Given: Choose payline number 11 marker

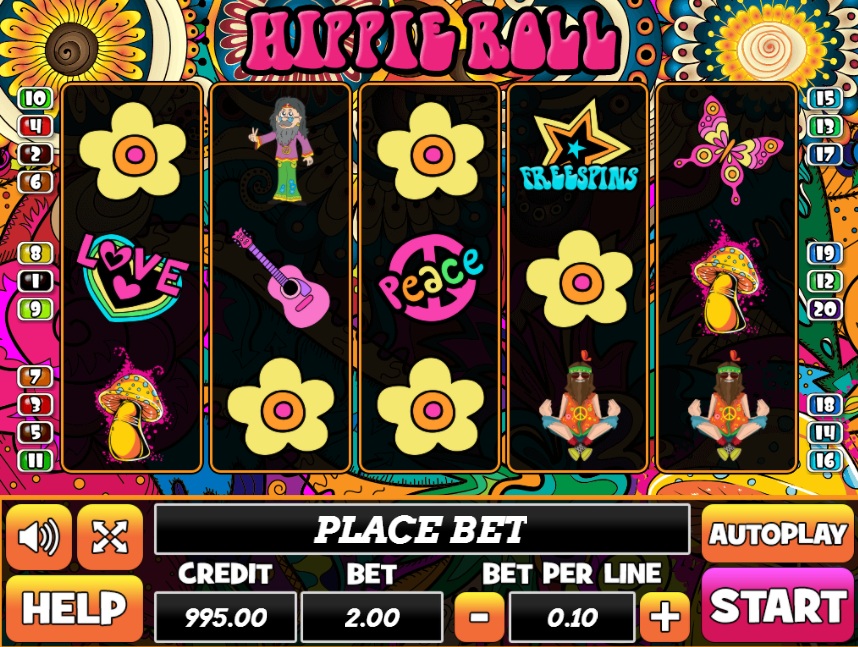Looking at the screenshot, I should point(35,461).
